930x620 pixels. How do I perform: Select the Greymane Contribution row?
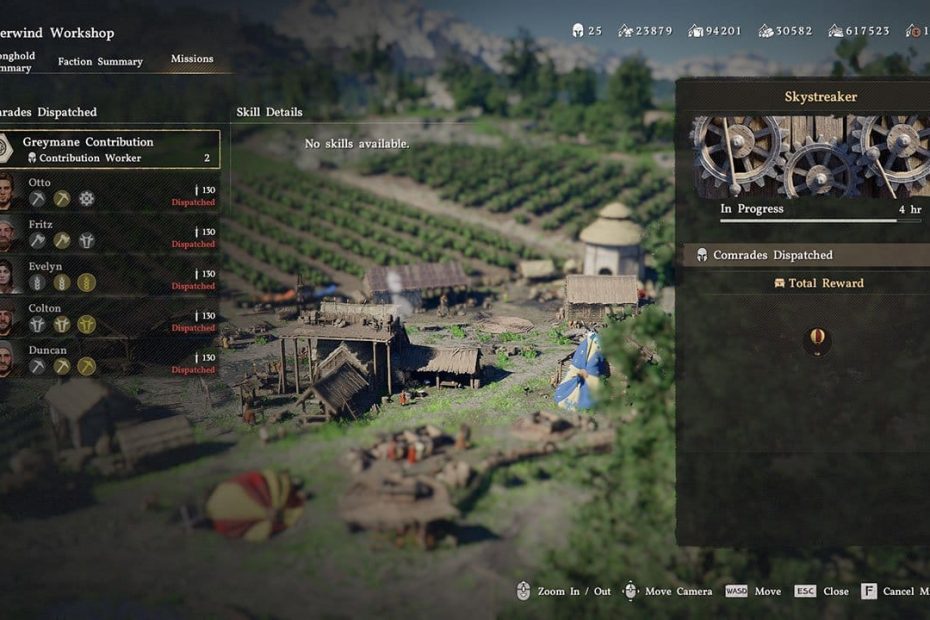pyautogui.click(x=110, y=149)
